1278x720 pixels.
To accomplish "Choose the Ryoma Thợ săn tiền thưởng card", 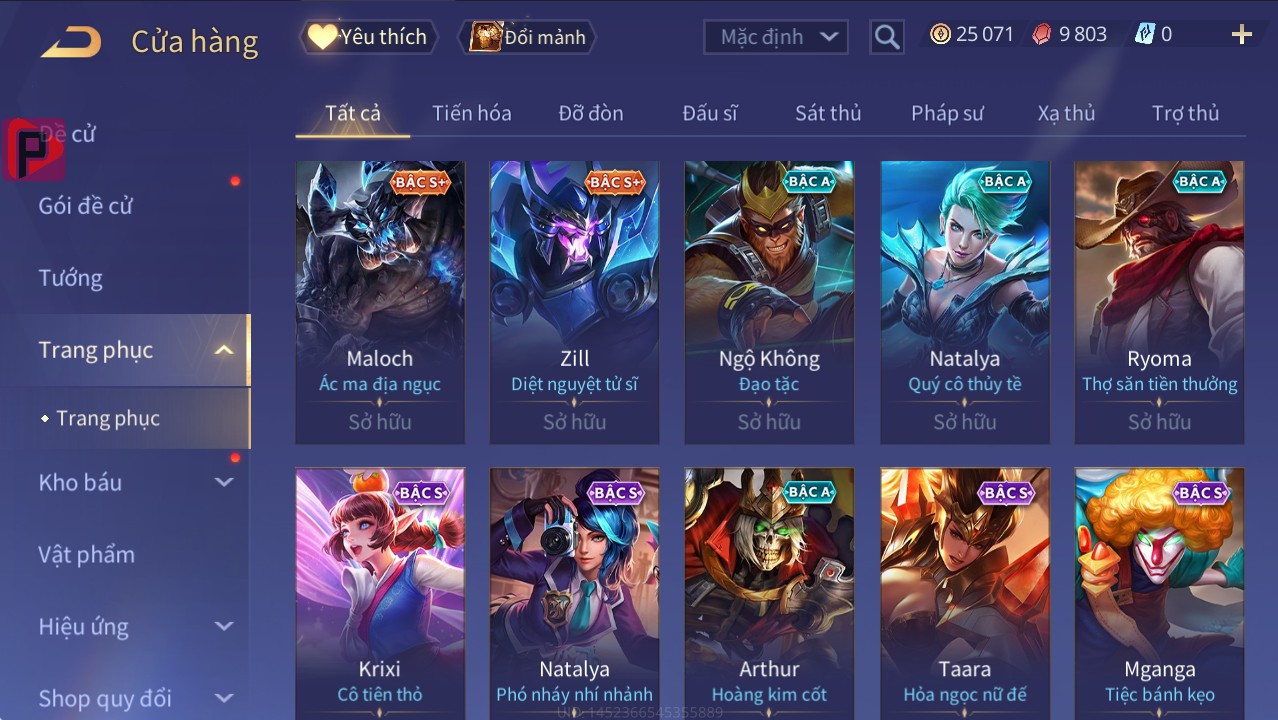I will click(1159, 300).
